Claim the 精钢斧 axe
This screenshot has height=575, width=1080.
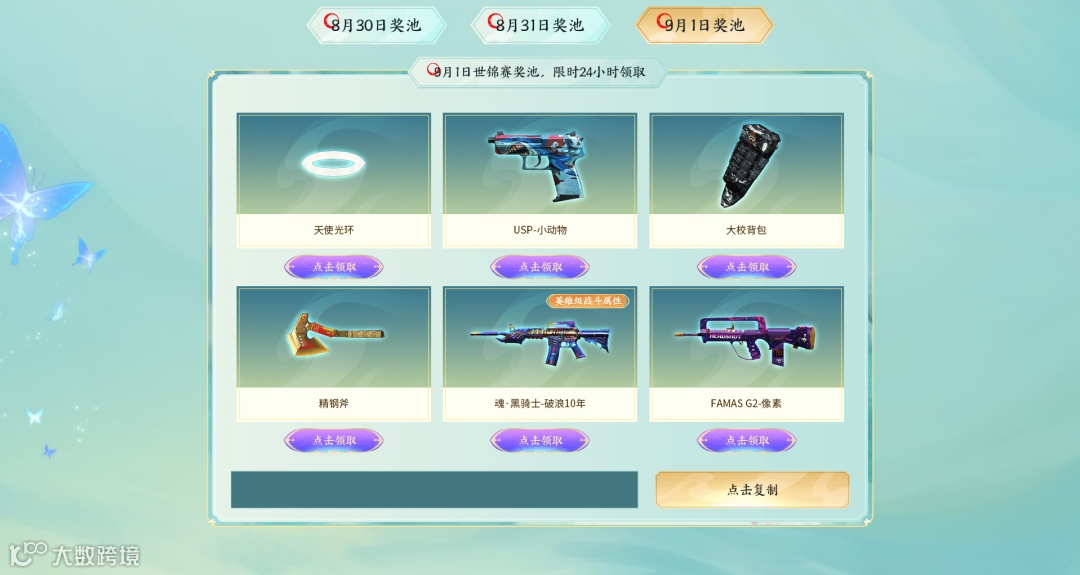[334, 440]
